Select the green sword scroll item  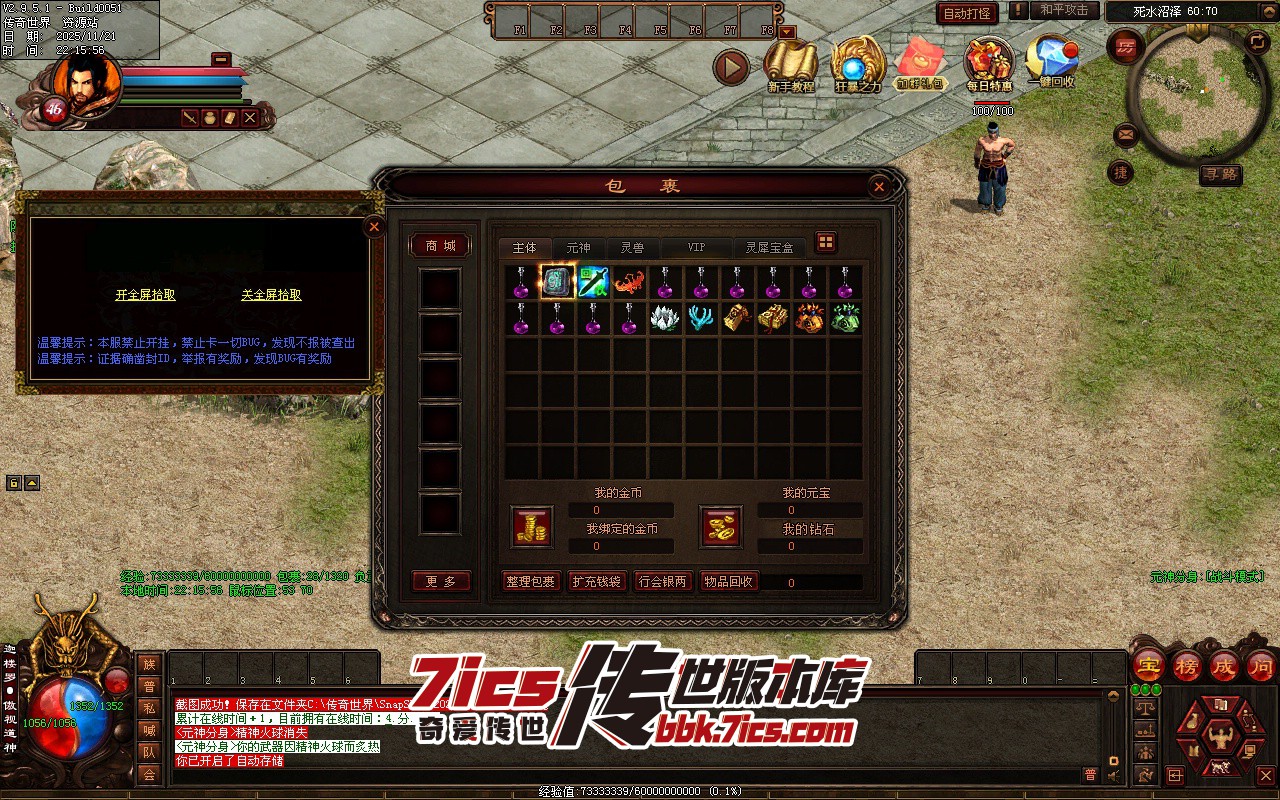[x=593, y=282]
